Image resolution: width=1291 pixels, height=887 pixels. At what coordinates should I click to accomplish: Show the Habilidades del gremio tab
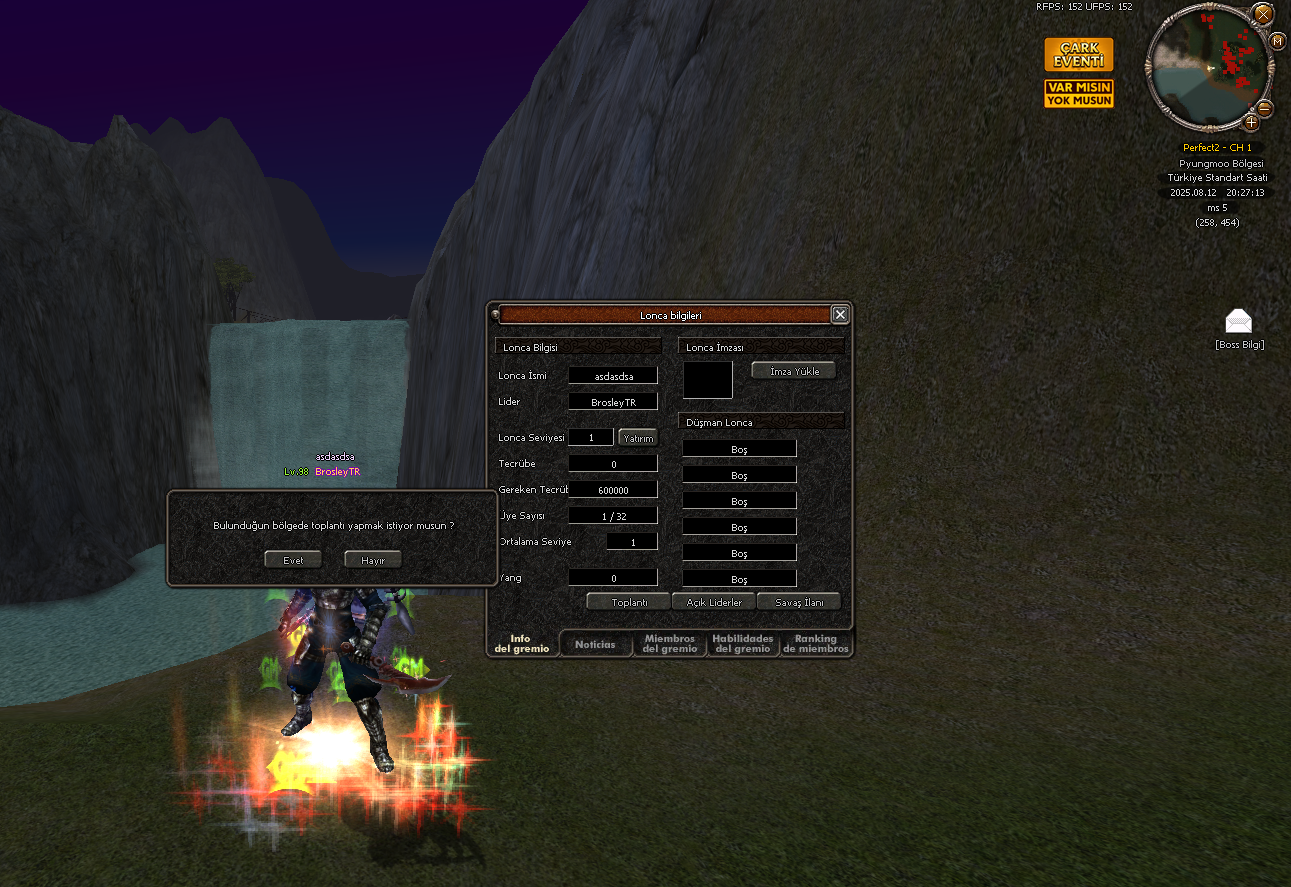[x=743, y=644]
